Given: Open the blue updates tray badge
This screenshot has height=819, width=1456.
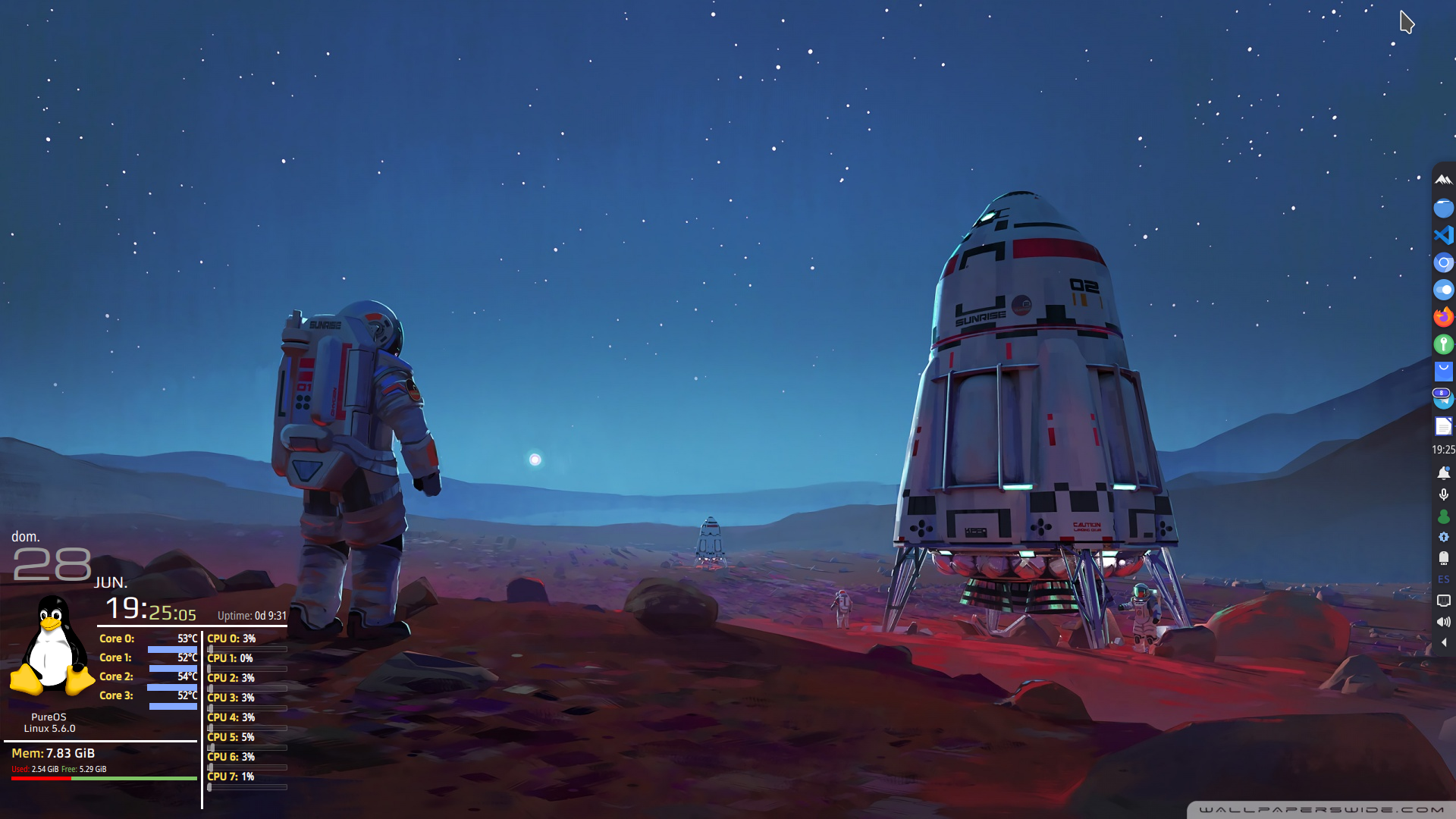Looking at the screenshot, I should pyautogui.click(x=1443, y=537).
